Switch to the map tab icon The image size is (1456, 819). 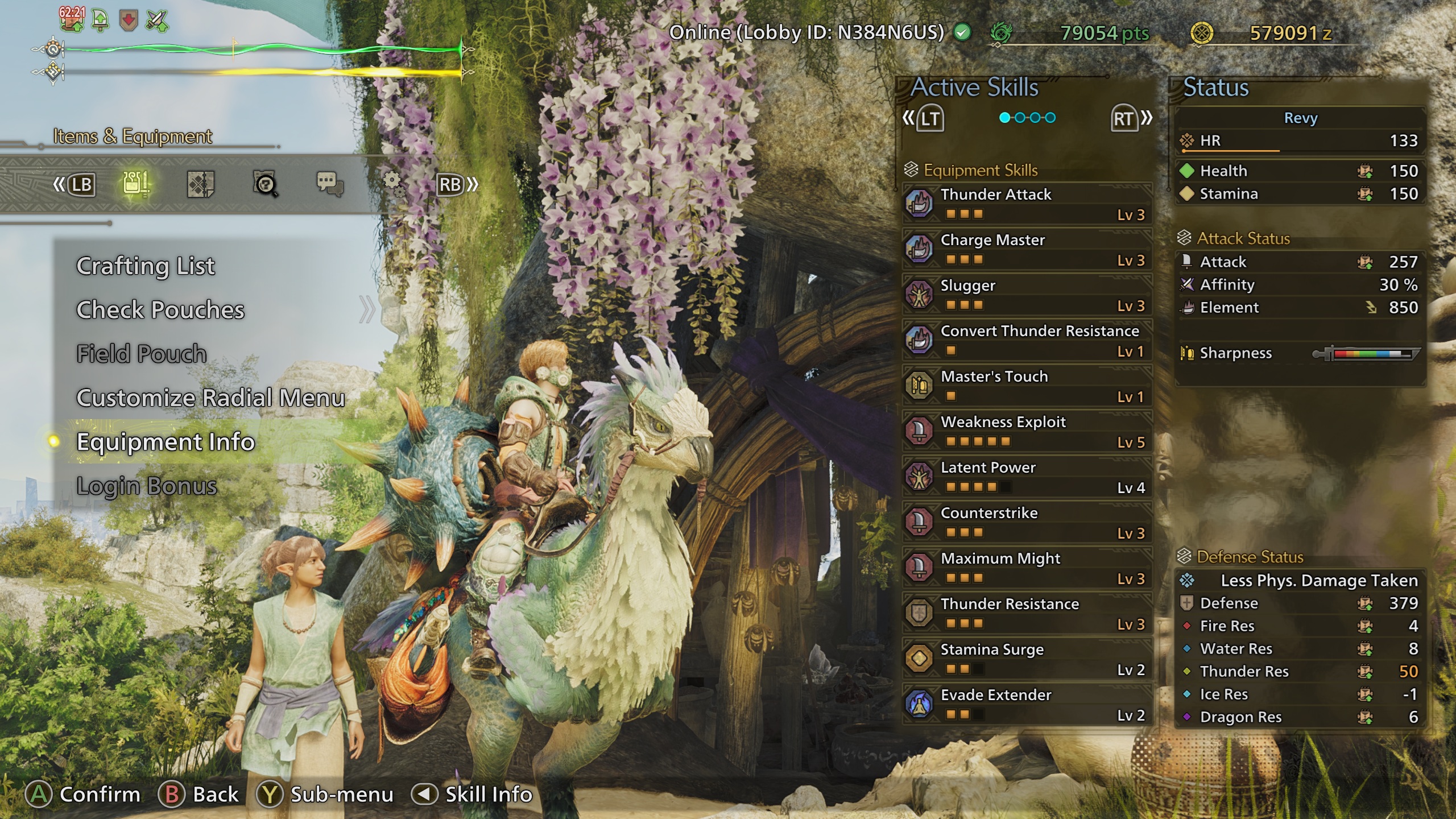pyautogui.click(x=200, y=184)
